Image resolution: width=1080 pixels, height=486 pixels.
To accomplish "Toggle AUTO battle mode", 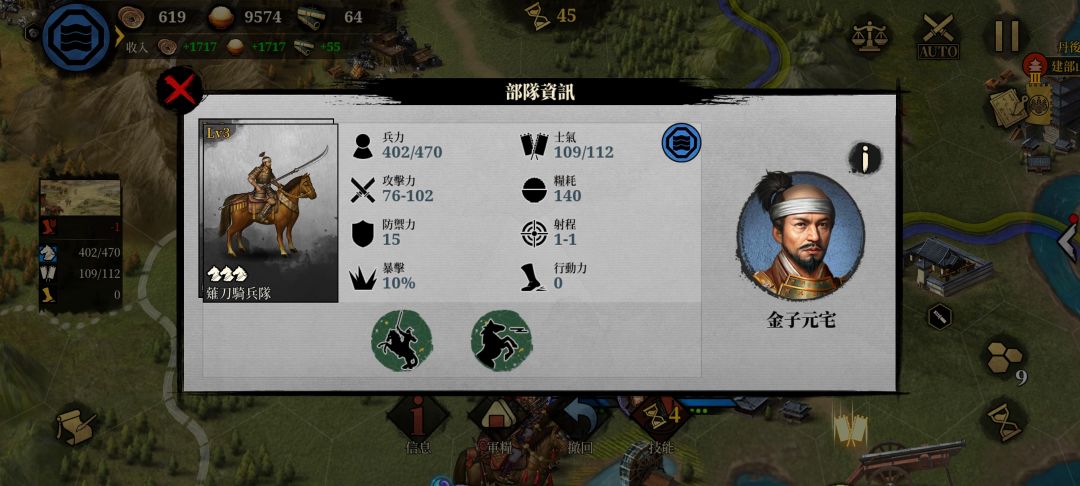I will coord(938,36).
